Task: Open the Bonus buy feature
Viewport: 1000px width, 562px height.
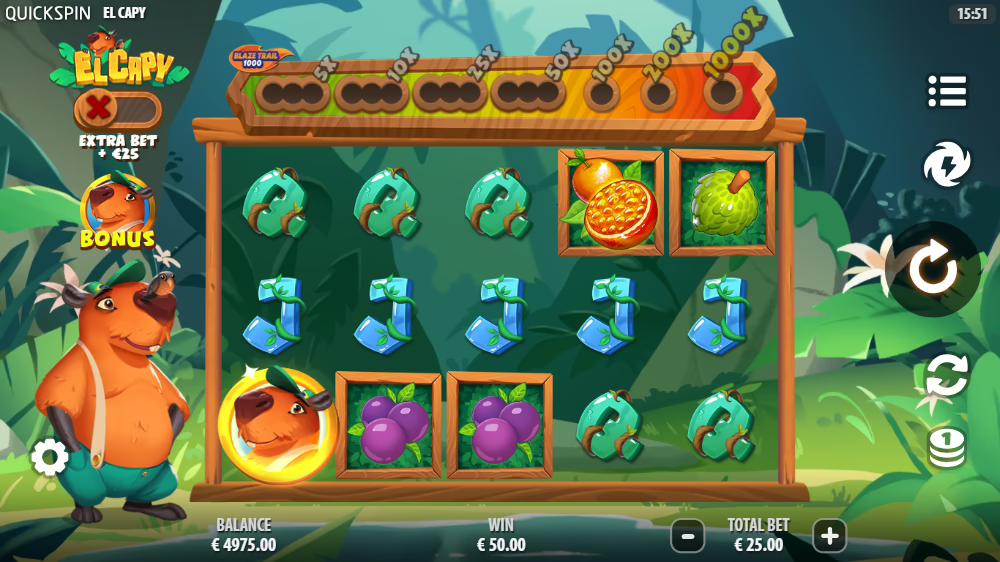Action: [x=118, y=212]
